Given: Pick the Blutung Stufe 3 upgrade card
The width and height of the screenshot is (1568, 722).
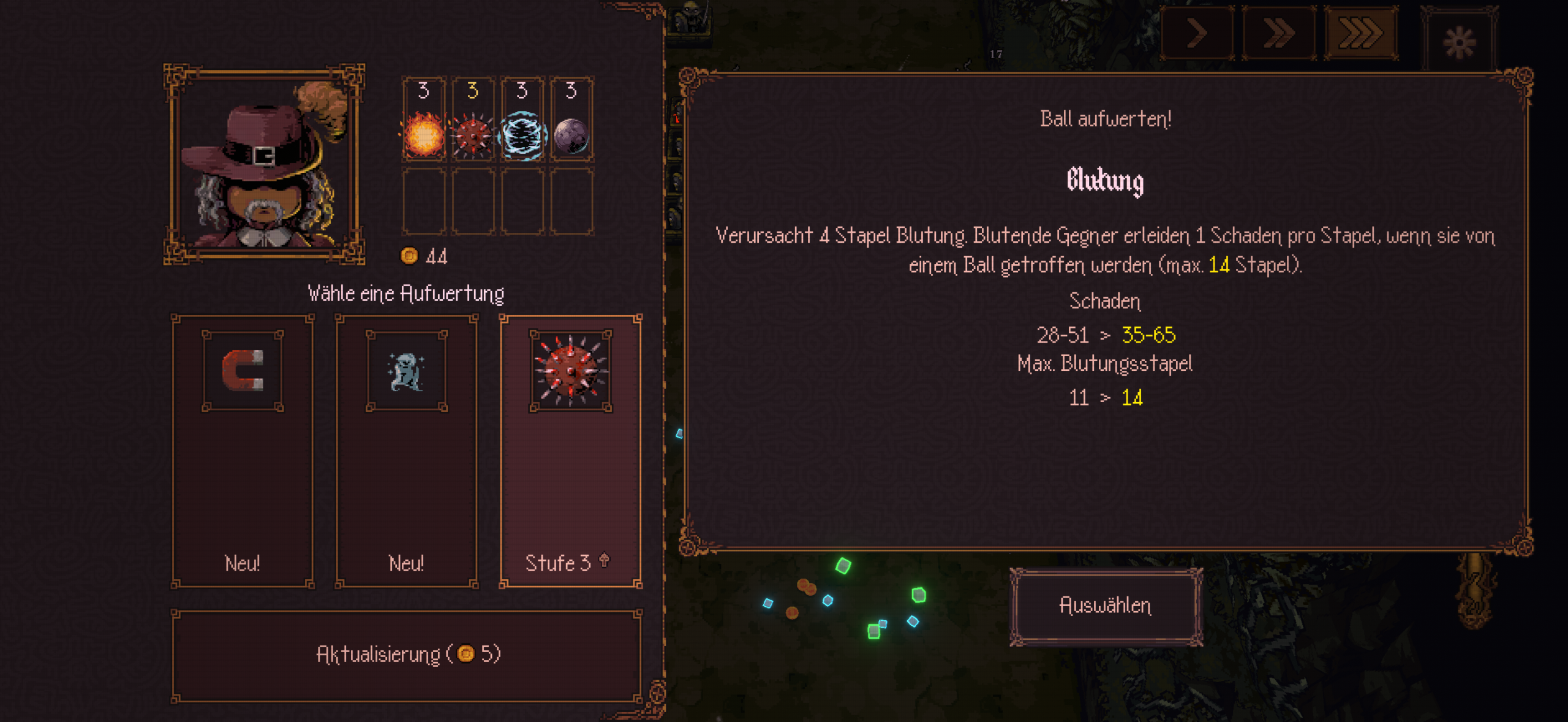Looking at the screenshot, I should pos(570,450).
